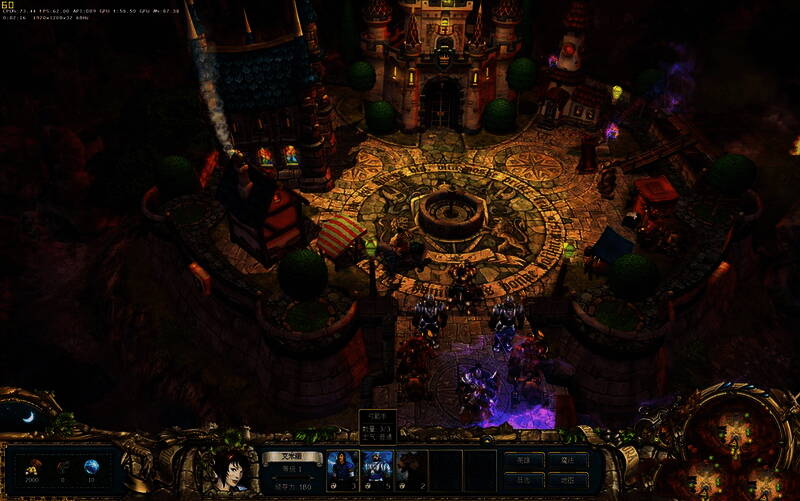Open the 地图 map button
The height and width of the screenshot is (501, 800).
pos(567,480)
